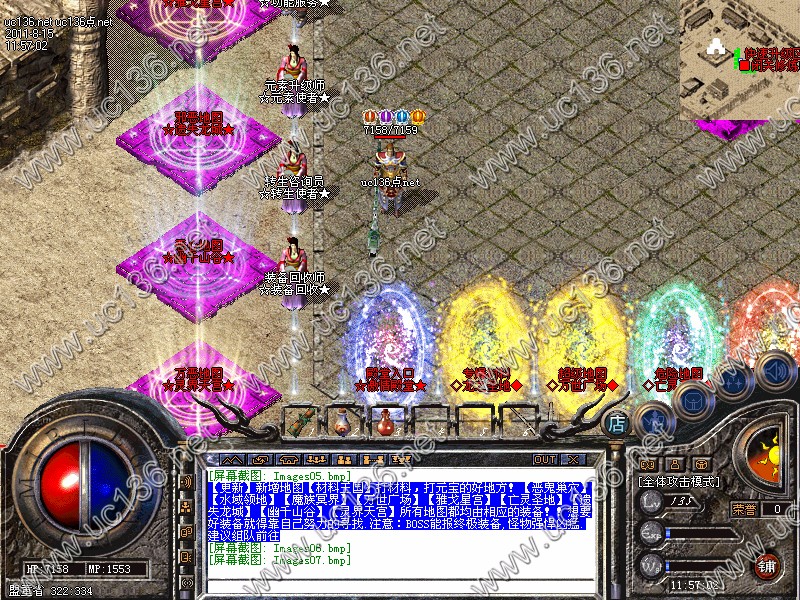800x600 pixels.
Task: Click the minimap in the corner
Action: (x=740, y=58)
